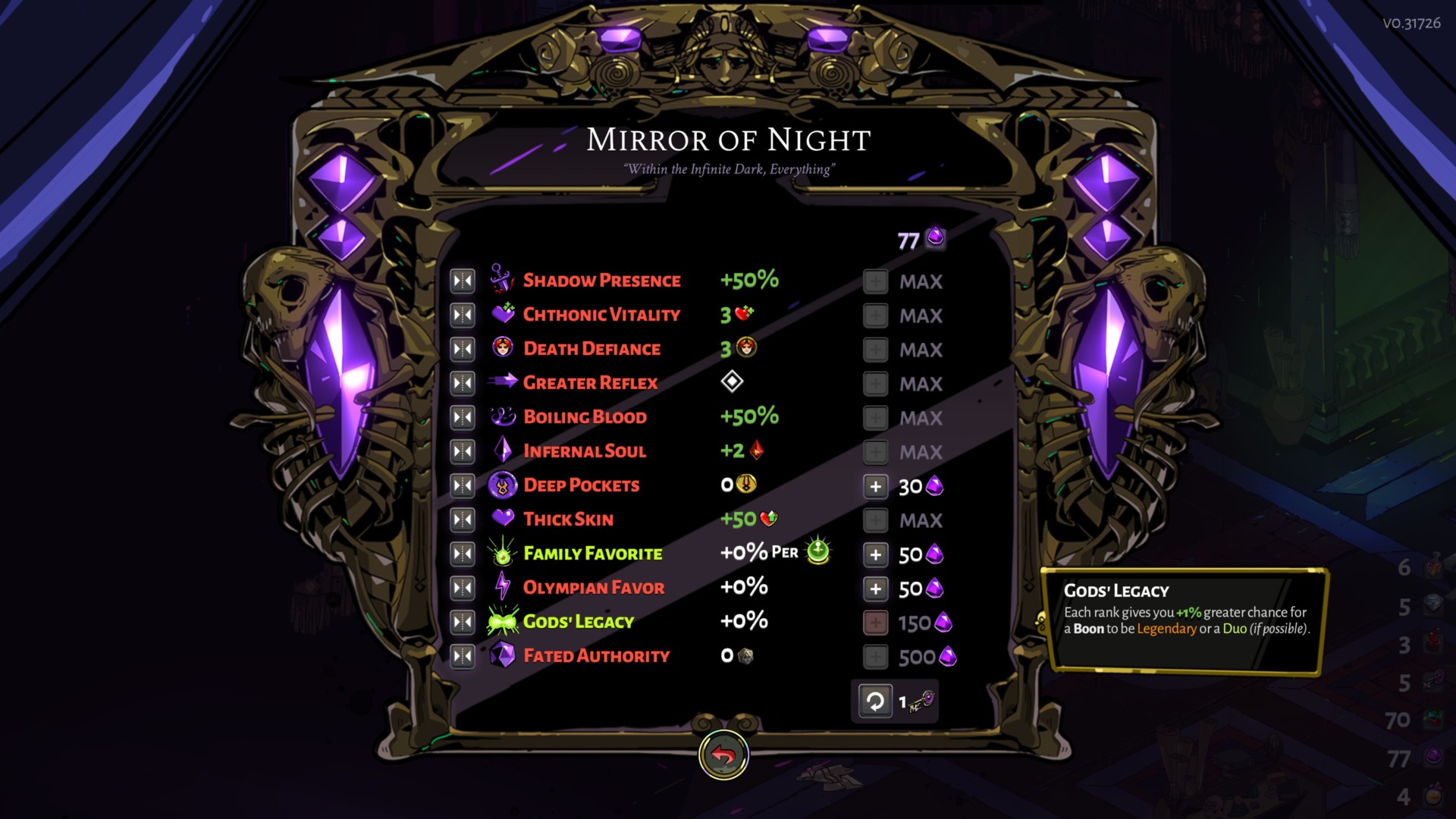The image size is (1456, 819).
Task: Rank up Olympian Favor with the plus button
Action: tap(875, 587)
